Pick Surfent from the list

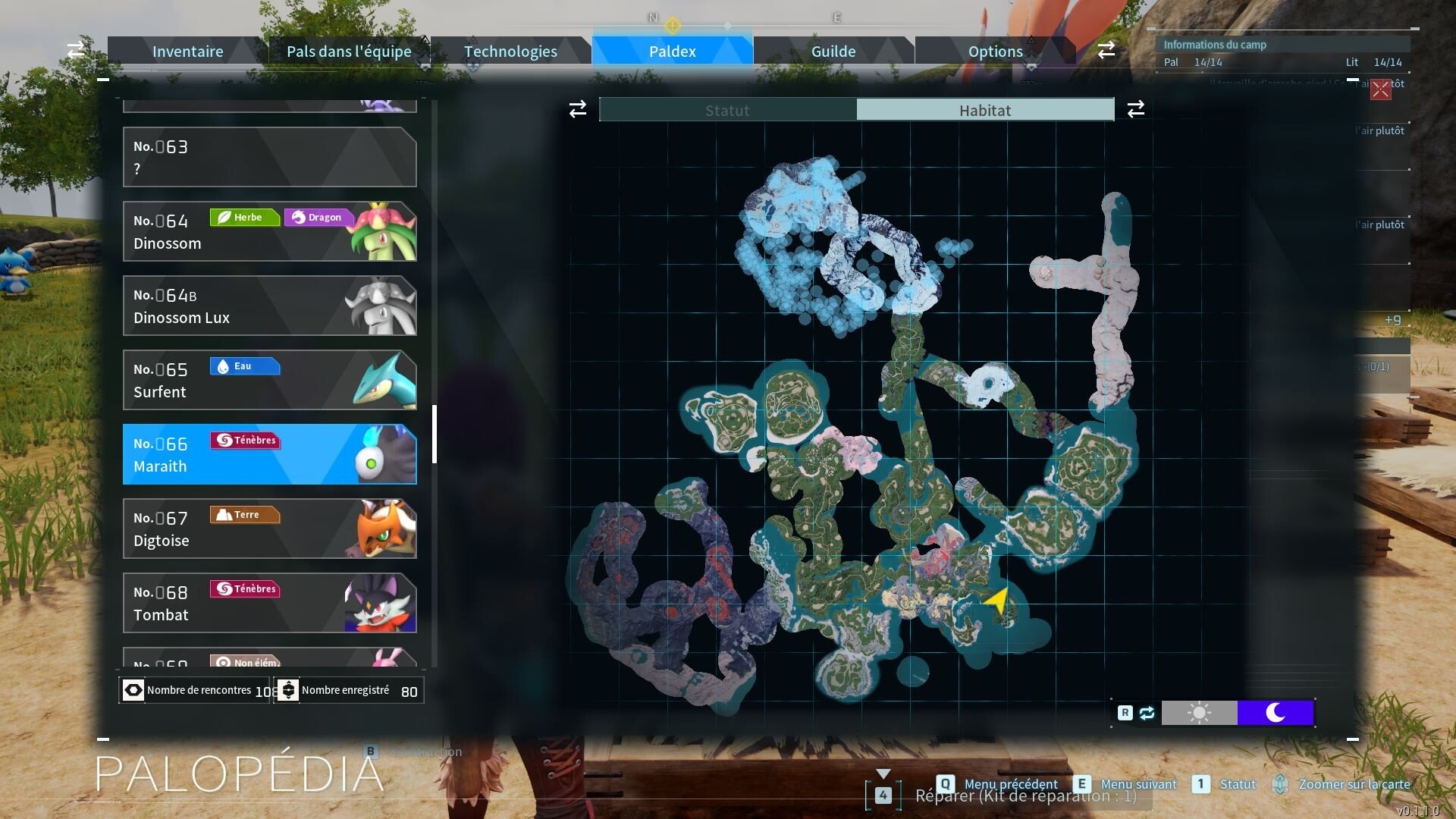269,380
